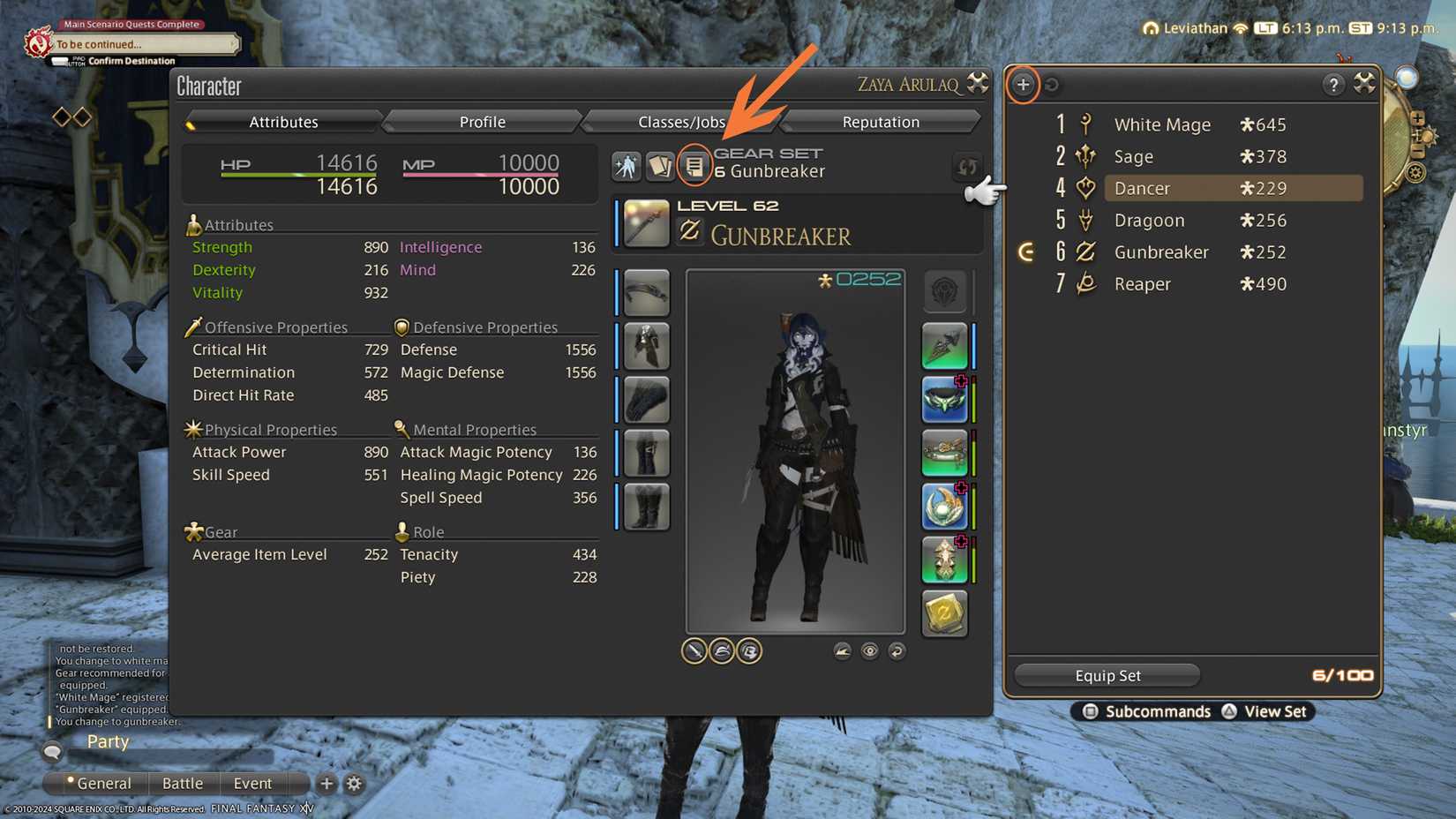Toggle the drawn weapon pose icon

pos(694,650)
